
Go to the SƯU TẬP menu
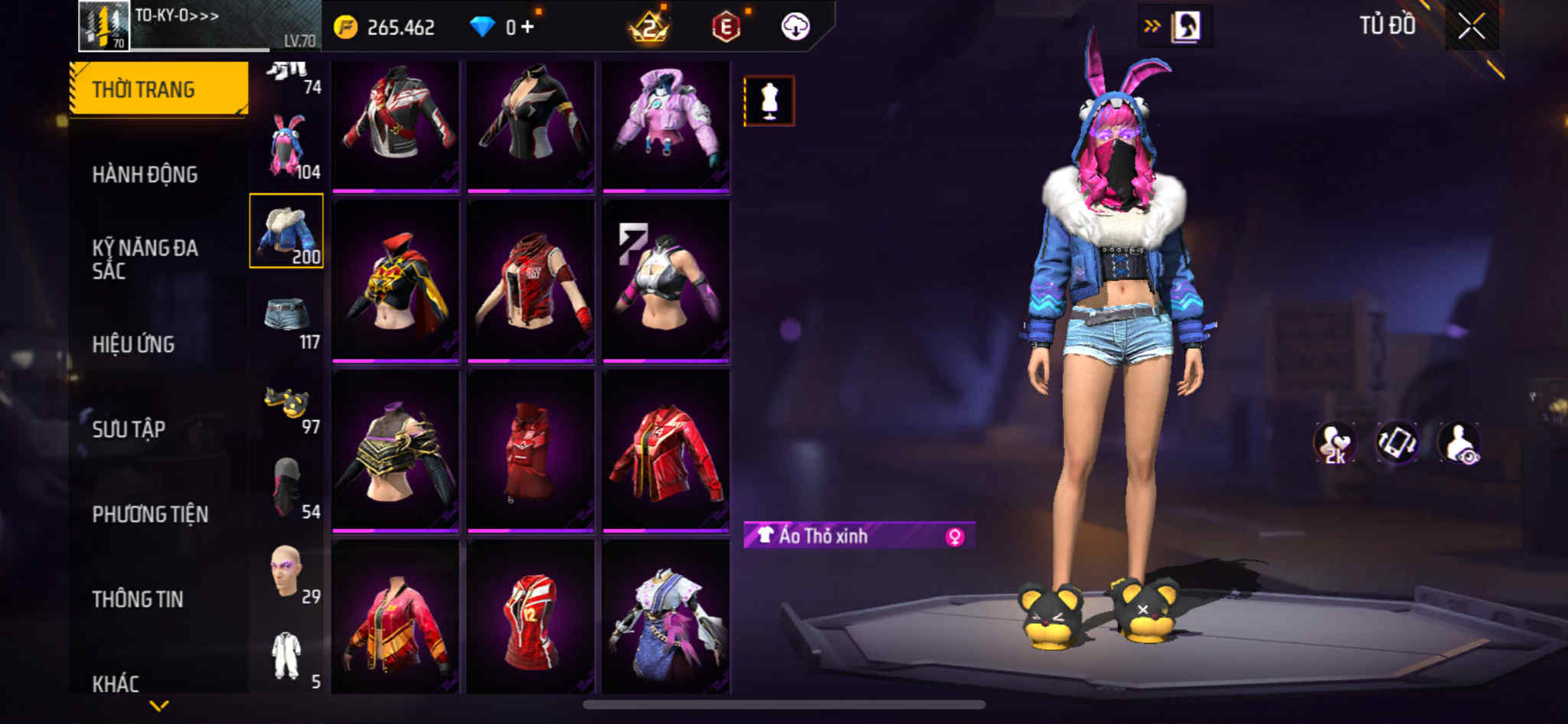coord(129,429)
